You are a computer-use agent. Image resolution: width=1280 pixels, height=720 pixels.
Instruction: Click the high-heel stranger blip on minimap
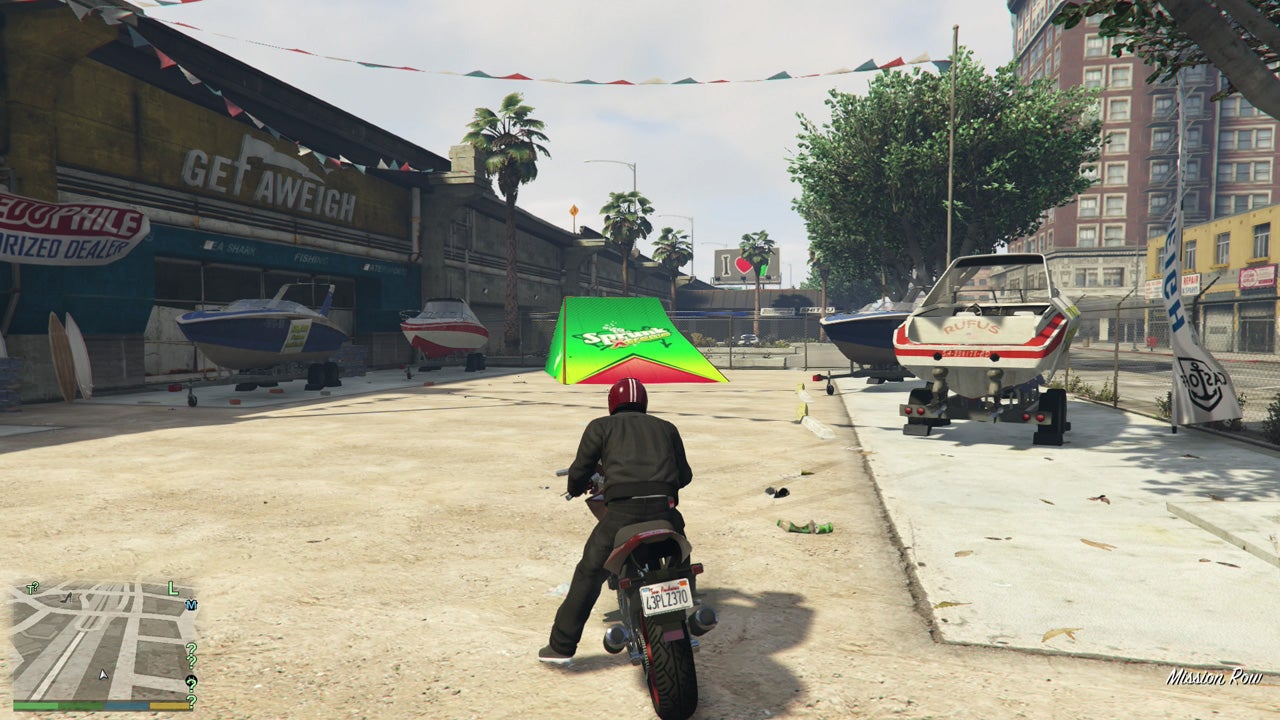(66, 599)
